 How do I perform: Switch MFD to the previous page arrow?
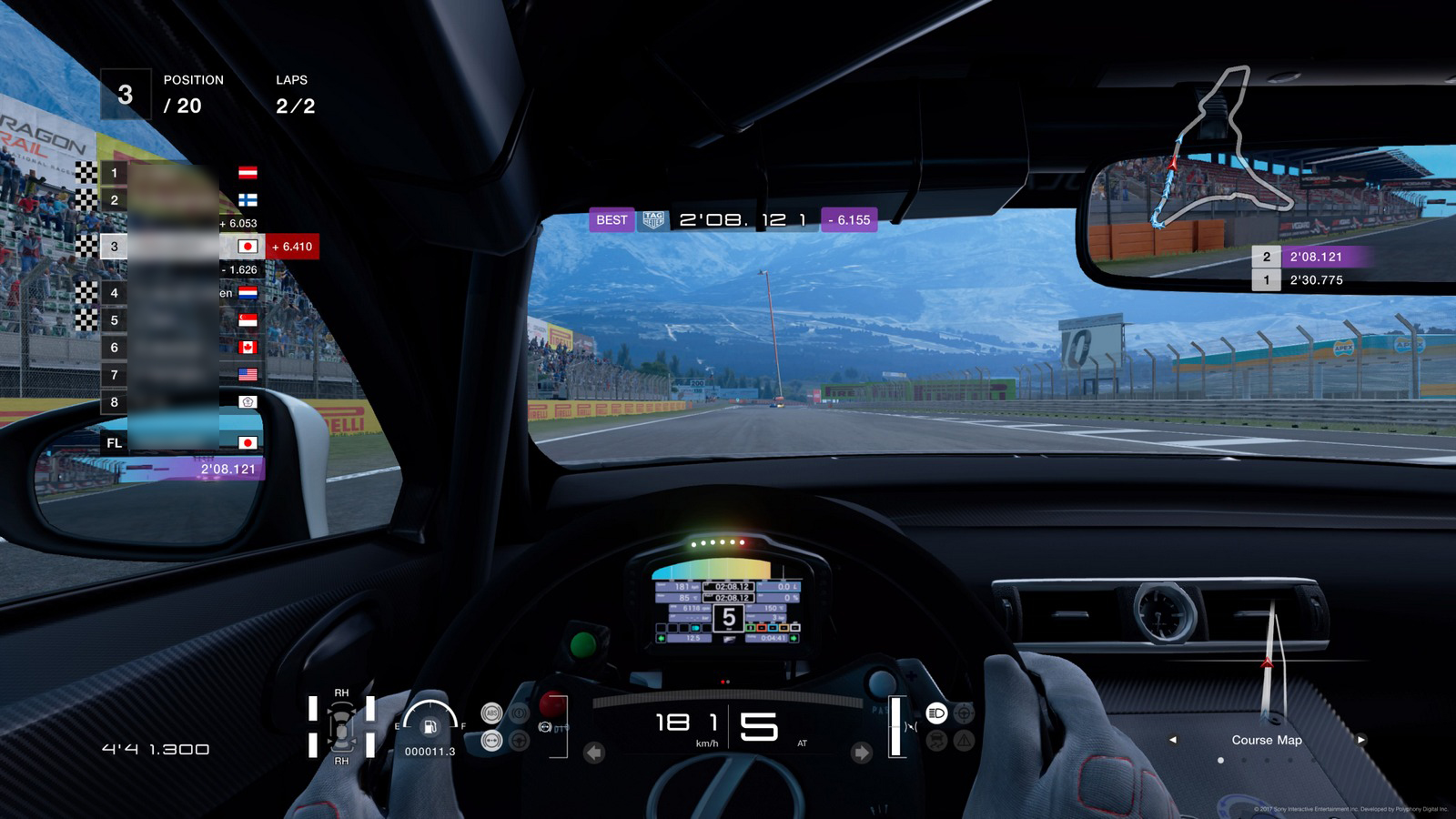1173,740
